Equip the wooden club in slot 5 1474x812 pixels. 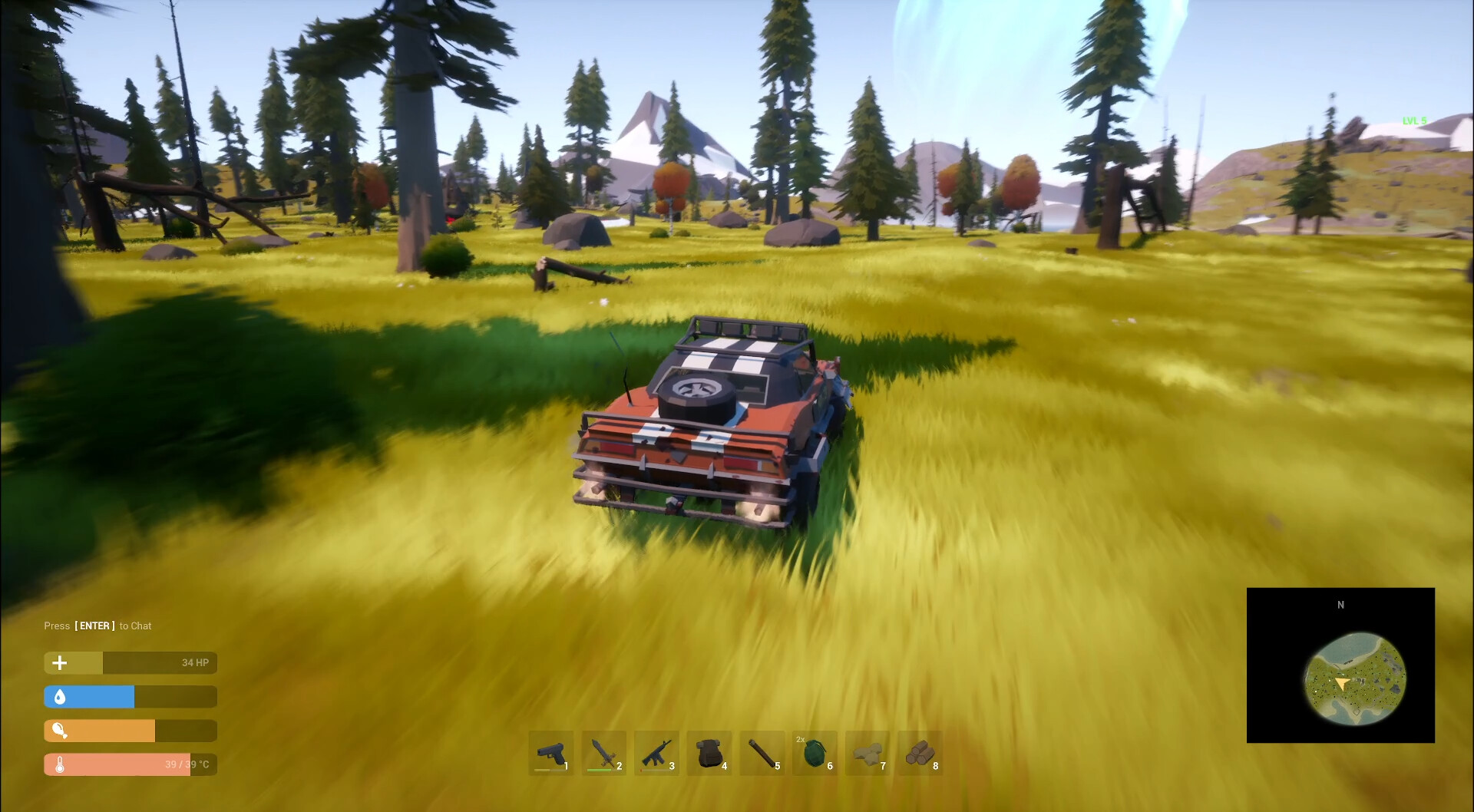point(763,754)
